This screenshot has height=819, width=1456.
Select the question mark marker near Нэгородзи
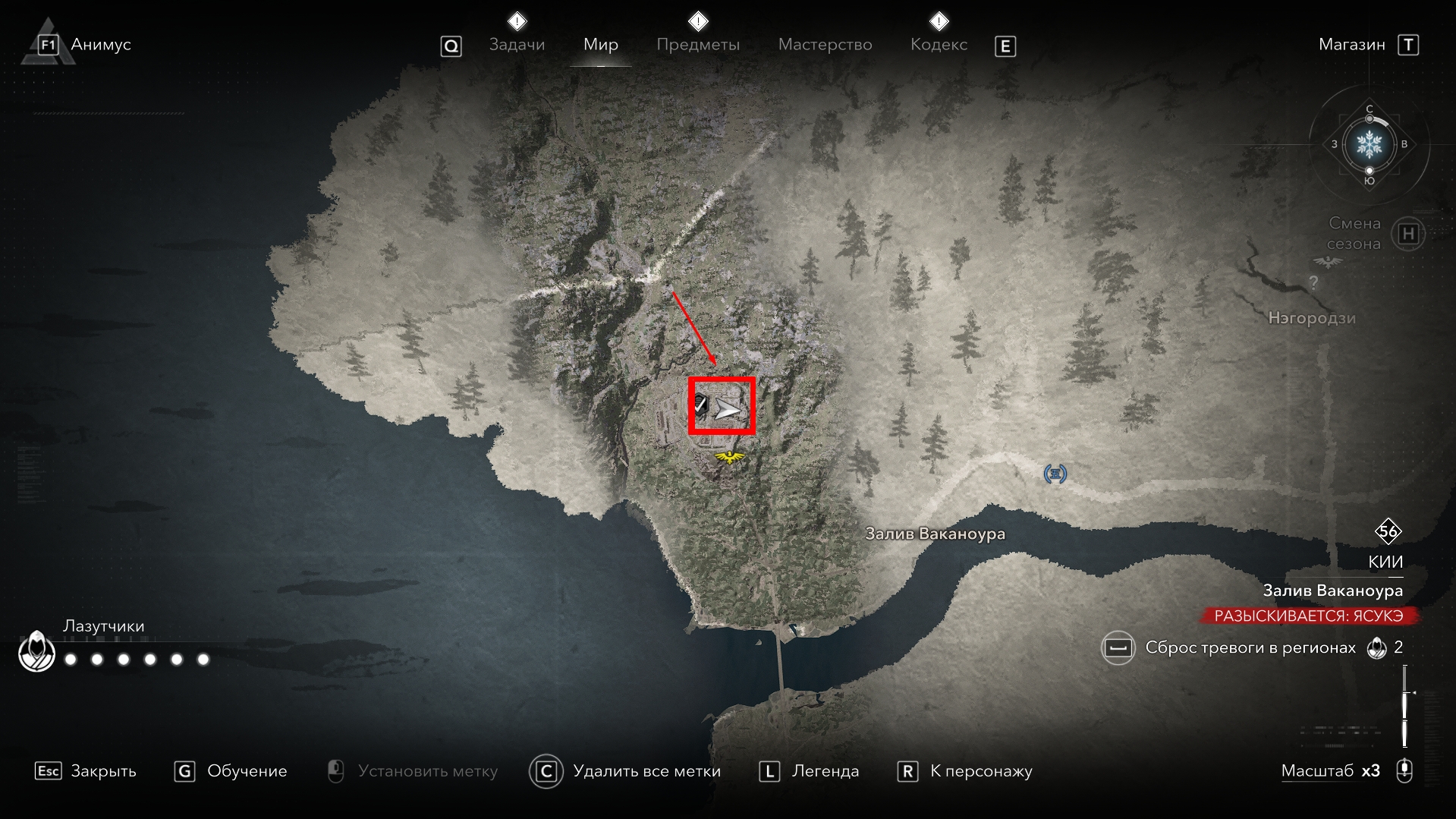coord(1313,282)
